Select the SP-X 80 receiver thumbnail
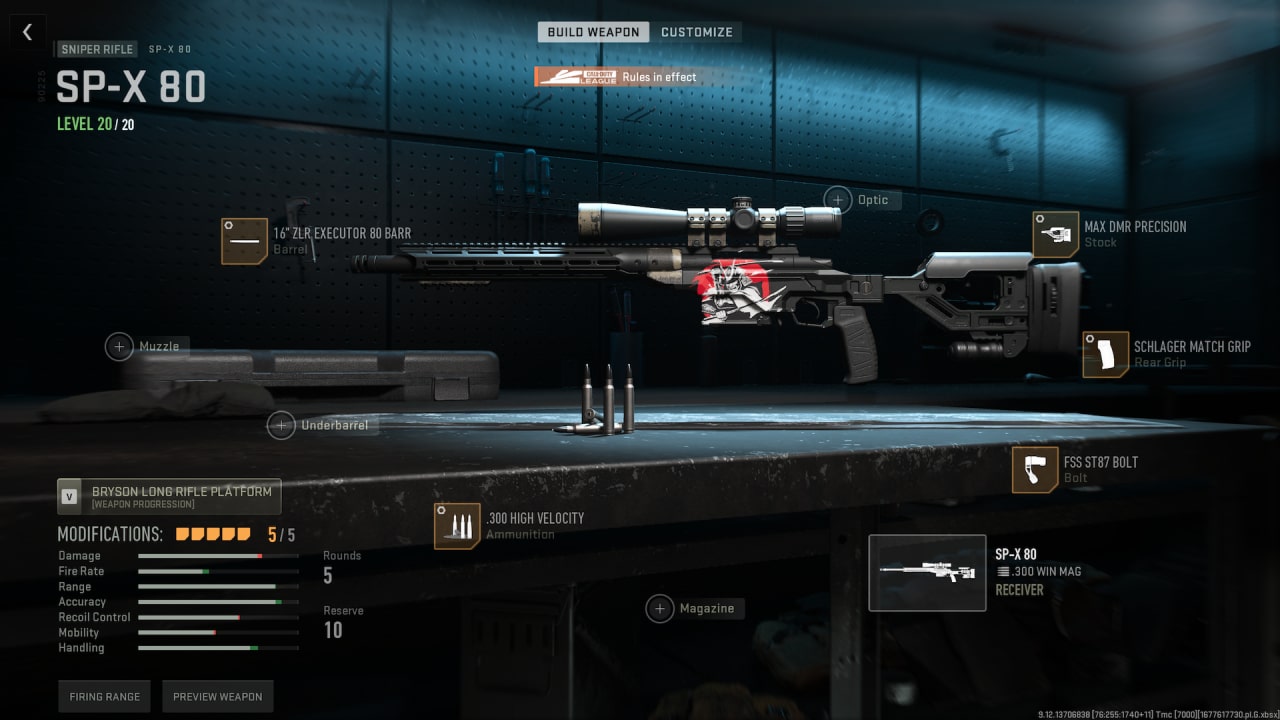 [927, 573]
